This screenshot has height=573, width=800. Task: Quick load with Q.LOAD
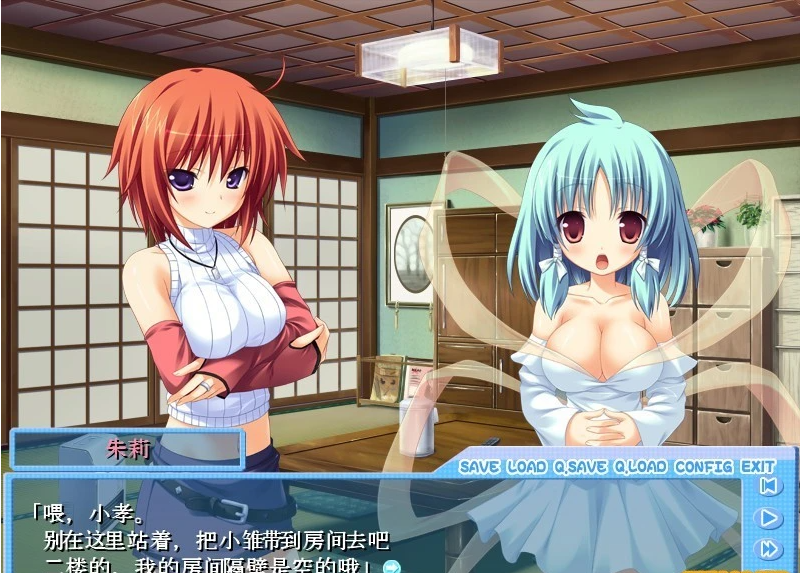point(640,467)
